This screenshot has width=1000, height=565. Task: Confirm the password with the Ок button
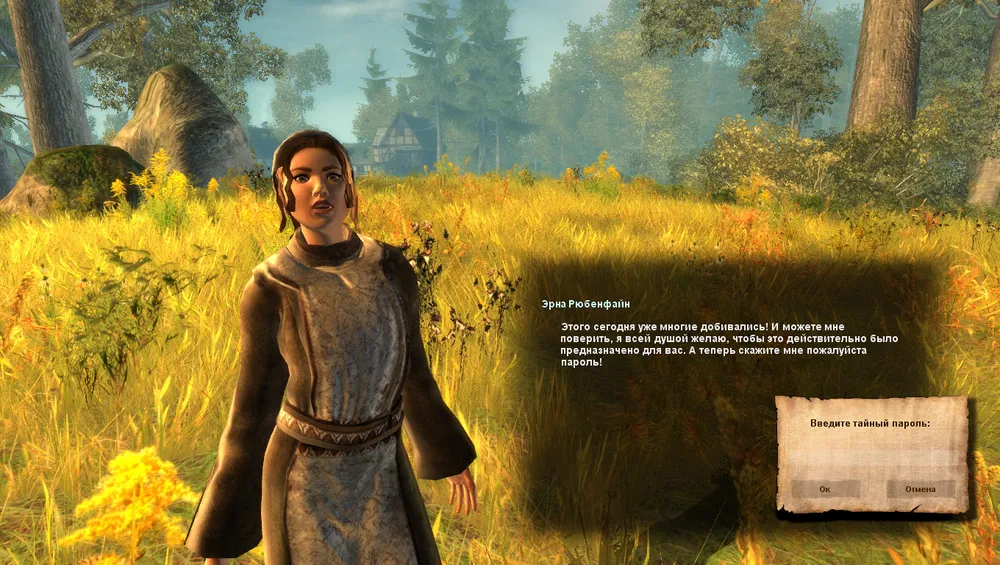825,489
